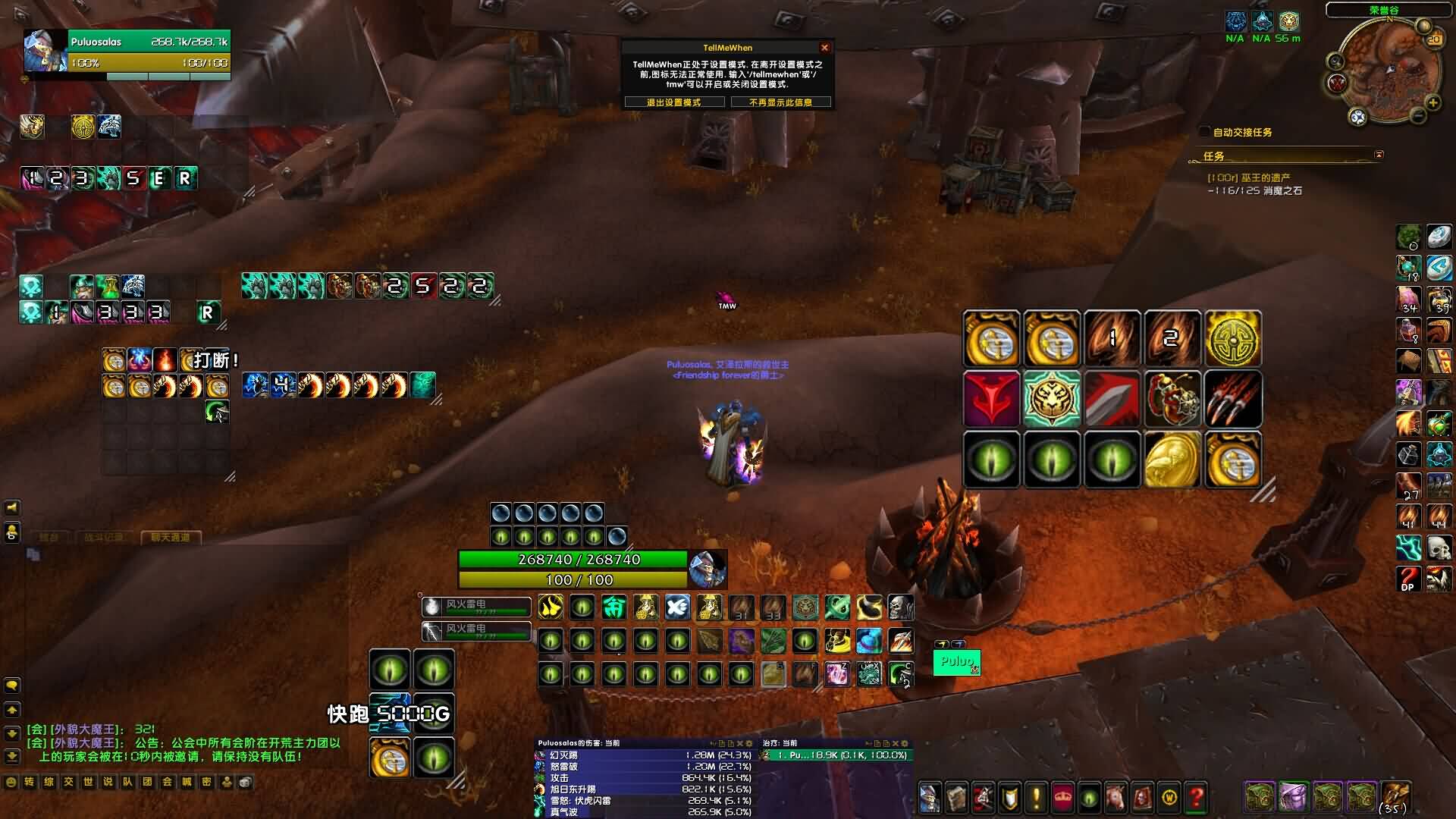Open the red question mark help button
Screen dimensions: 1456x819
coord(1196,798)
